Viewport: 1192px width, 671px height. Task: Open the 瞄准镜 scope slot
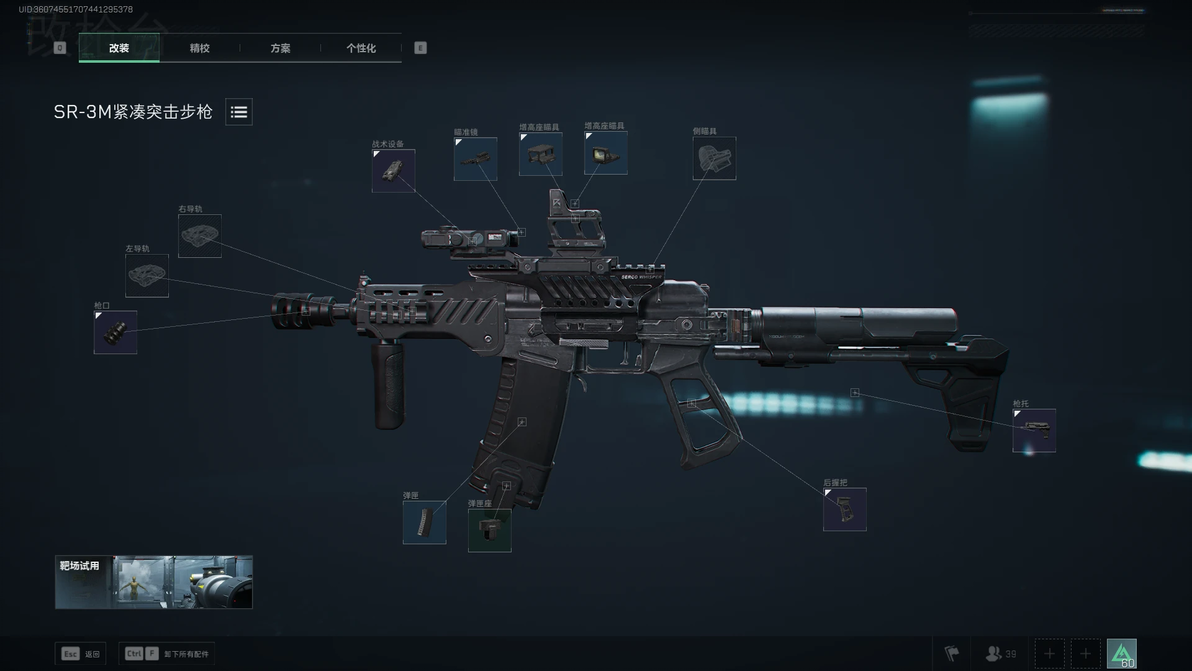475,159
